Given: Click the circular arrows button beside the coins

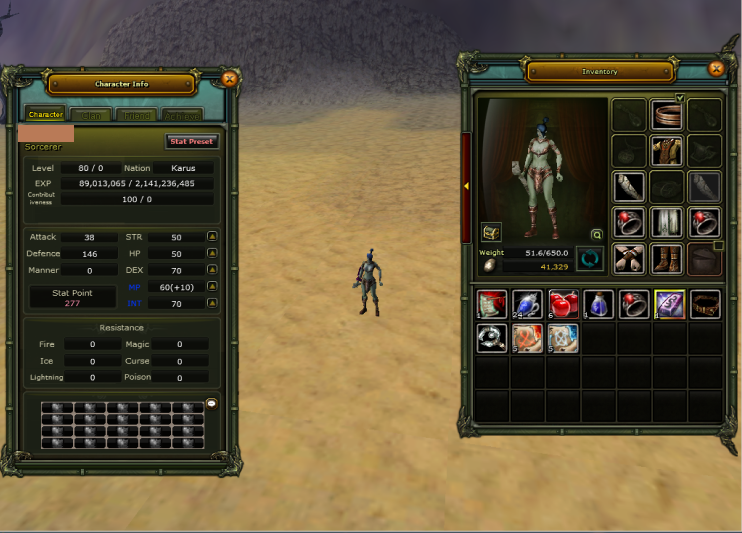Looking at the screenshot, I should tap(590, 260).
